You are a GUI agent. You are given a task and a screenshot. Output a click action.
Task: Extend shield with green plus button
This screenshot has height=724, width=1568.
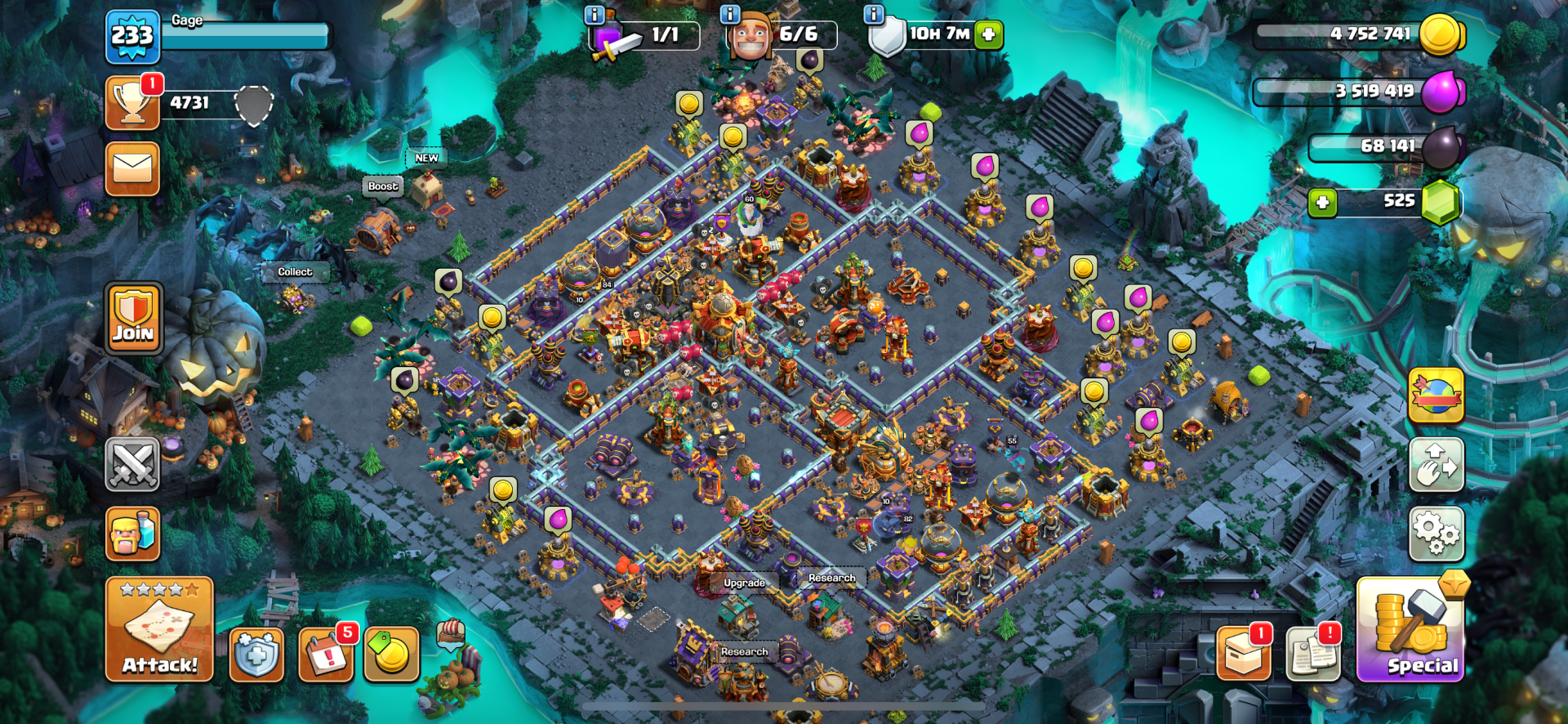tap(988, 34)
